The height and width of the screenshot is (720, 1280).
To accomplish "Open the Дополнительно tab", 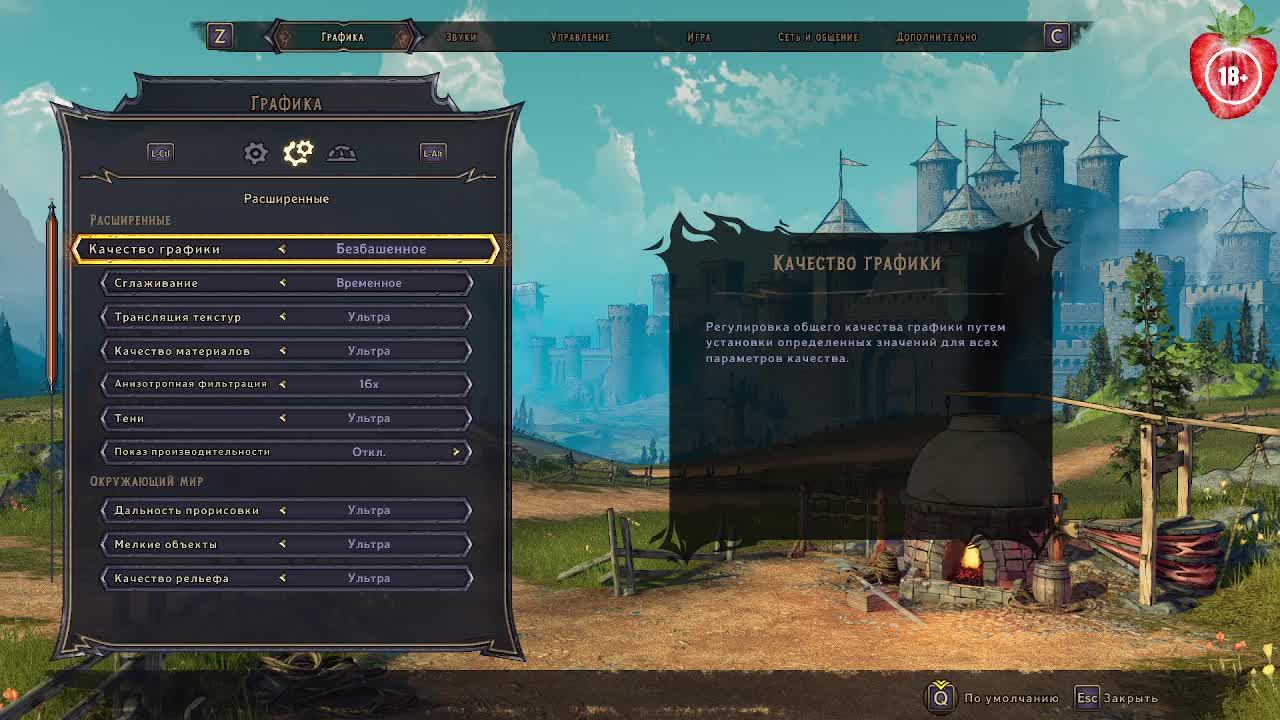I will coord(936,37).
